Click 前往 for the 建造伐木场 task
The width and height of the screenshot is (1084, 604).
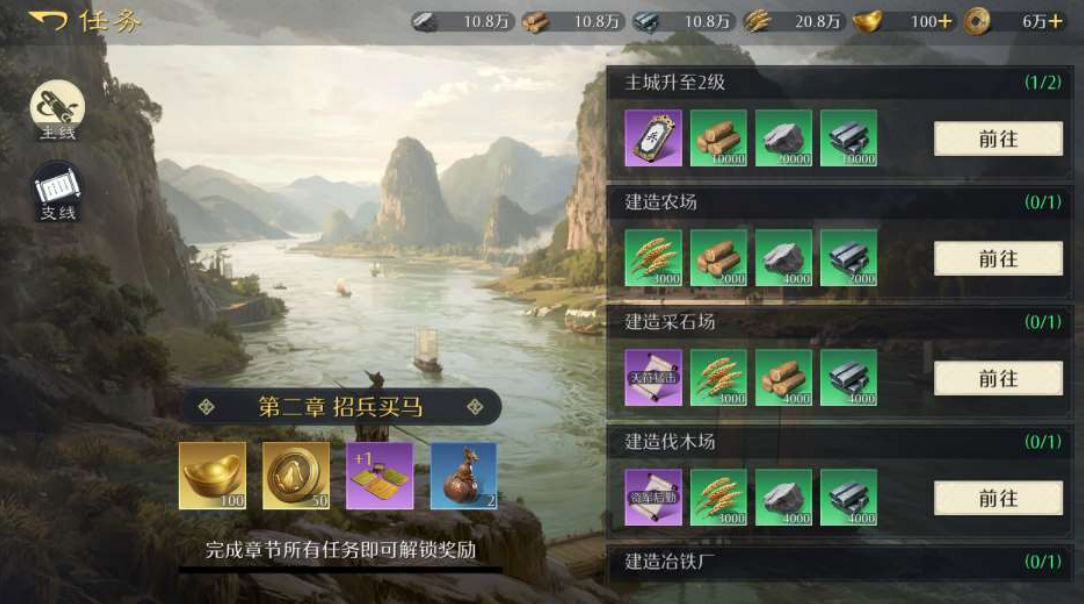(x=997, y=498)
